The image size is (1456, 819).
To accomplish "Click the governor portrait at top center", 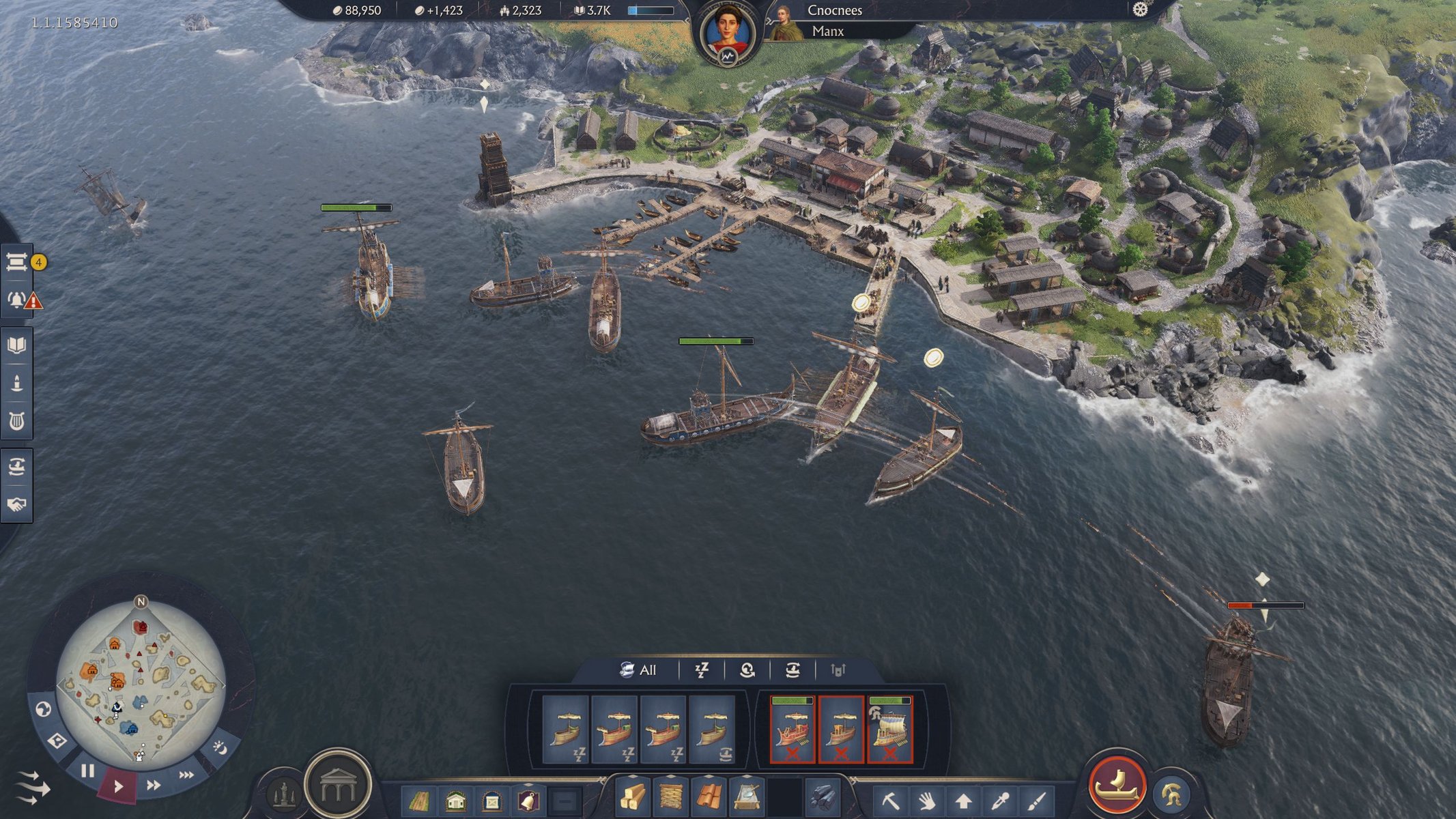I will coord(727,34).
